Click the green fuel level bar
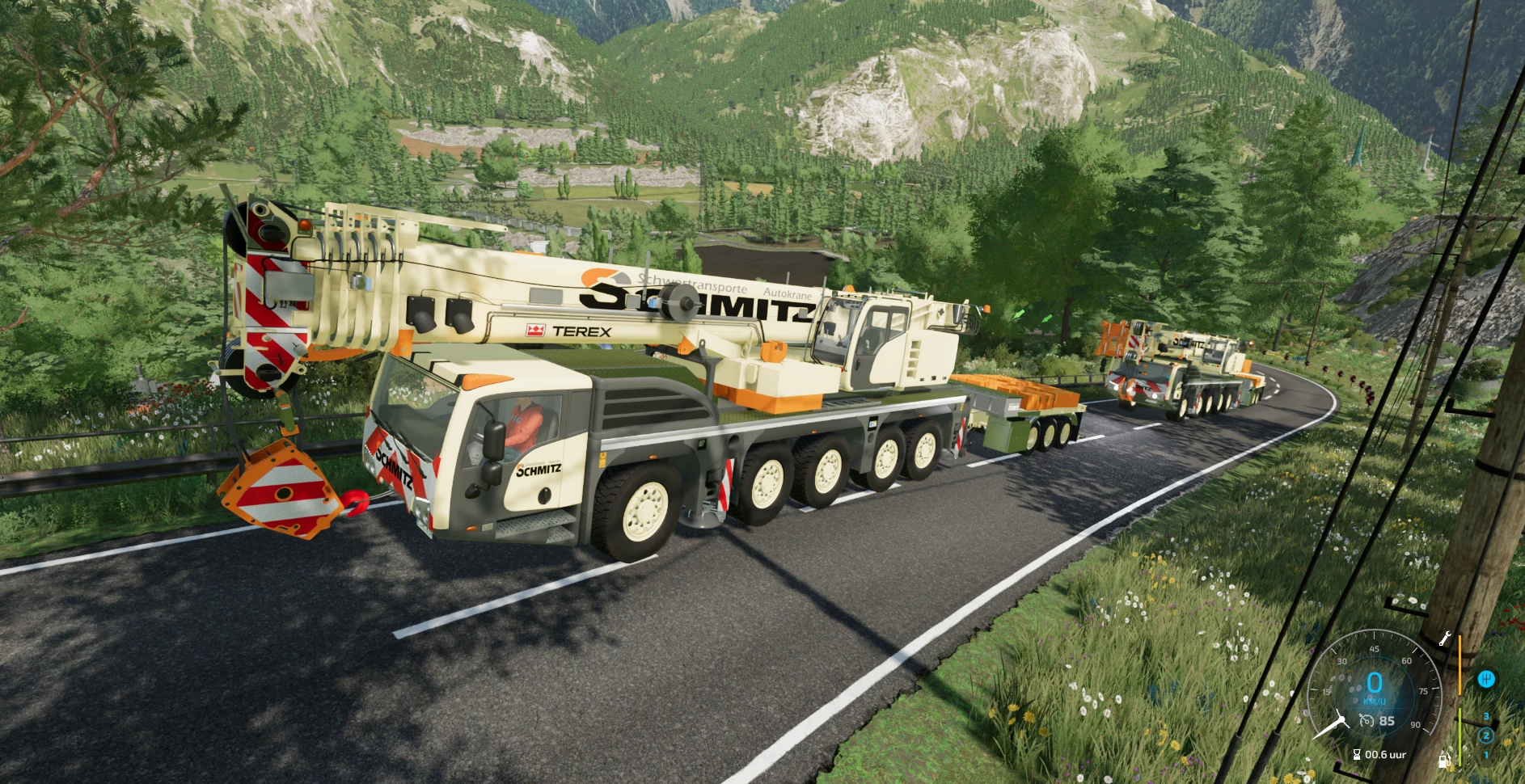The image size is (1525, 784). coord(1460,737)
